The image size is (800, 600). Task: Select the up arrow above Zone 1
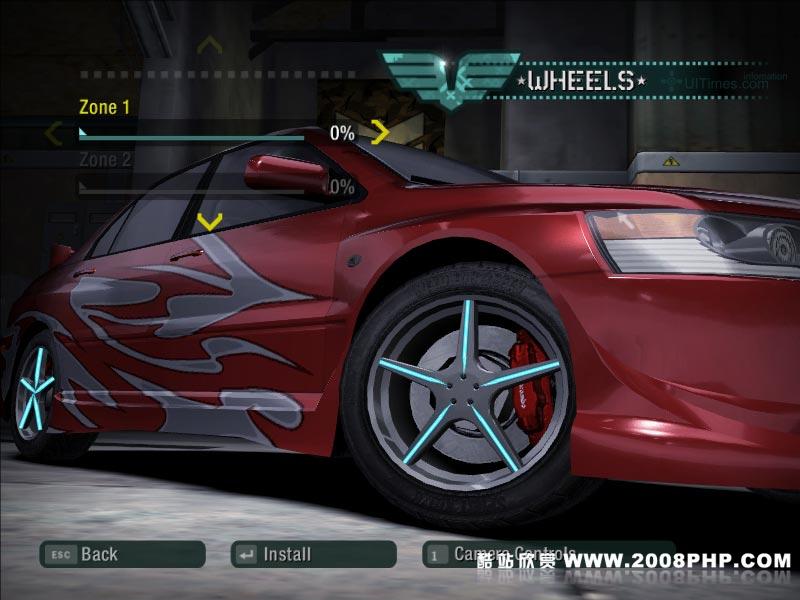[208, 45]
